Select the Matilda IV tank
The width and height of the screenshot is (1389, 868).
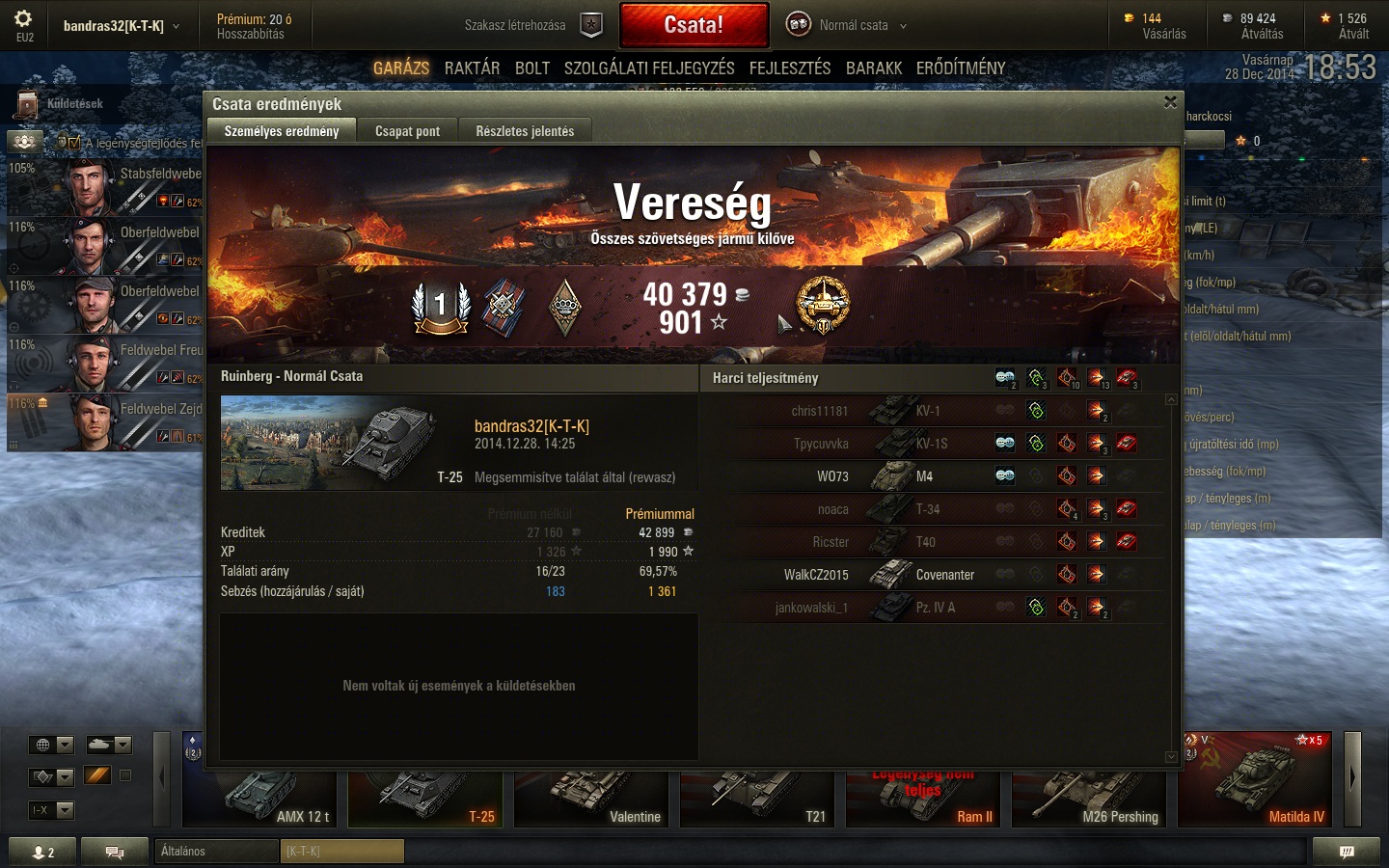1254,781
